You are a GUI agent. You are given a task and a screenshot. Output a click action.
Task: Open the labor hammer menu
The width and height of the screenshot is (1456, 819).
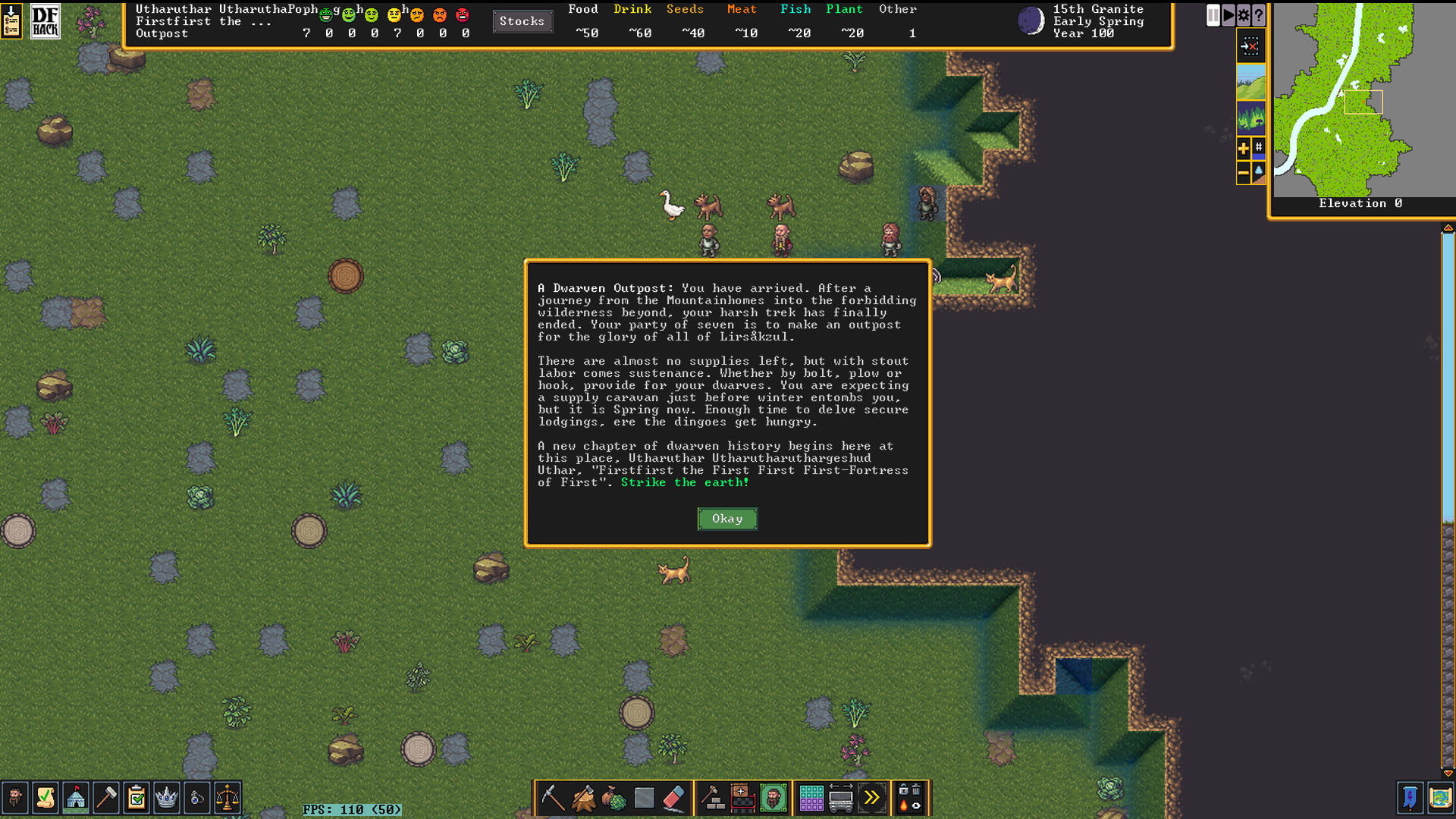coord(106,798)
